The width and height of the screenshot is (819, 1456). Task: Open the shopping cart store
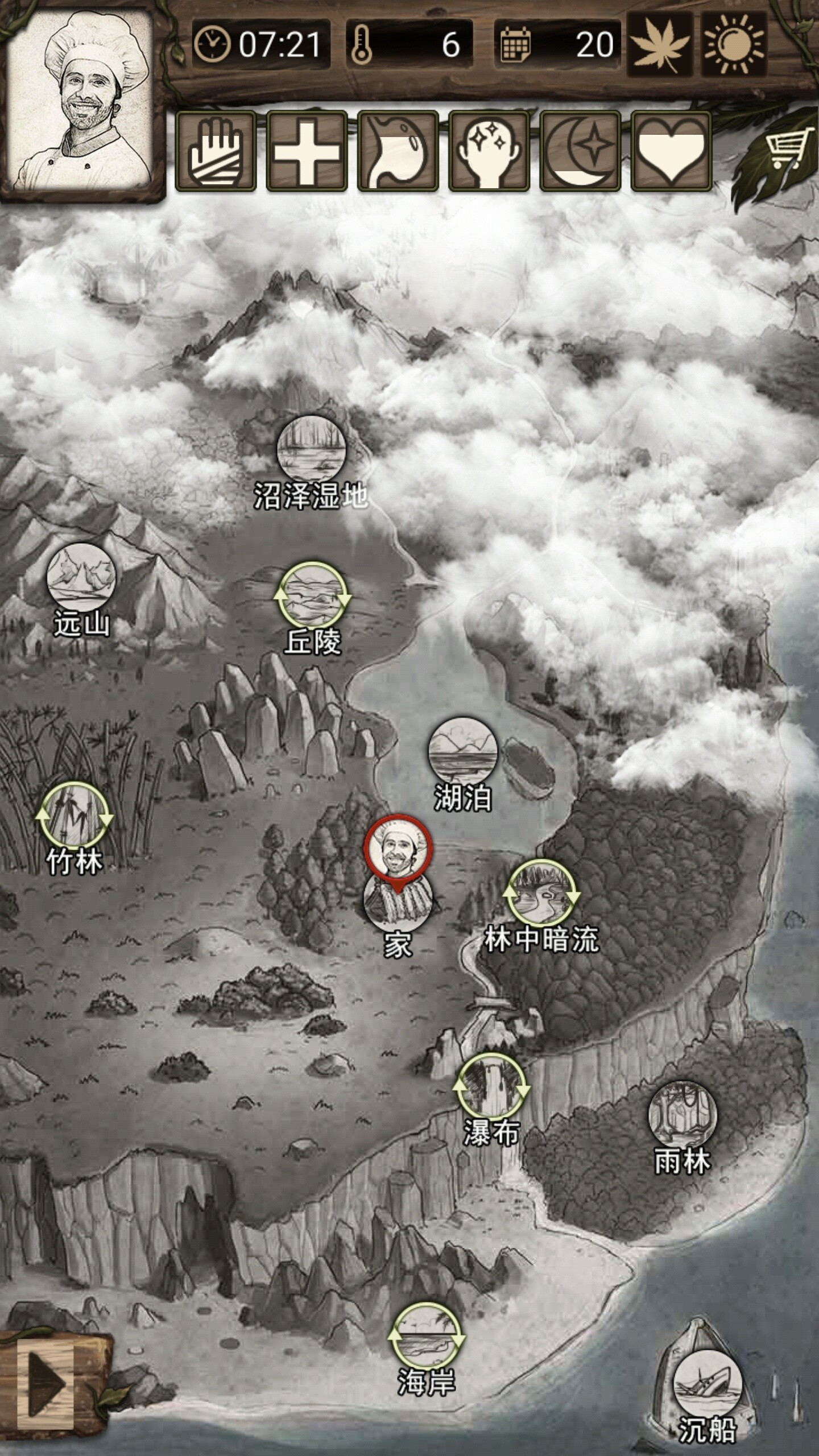(x=789, y=149)
